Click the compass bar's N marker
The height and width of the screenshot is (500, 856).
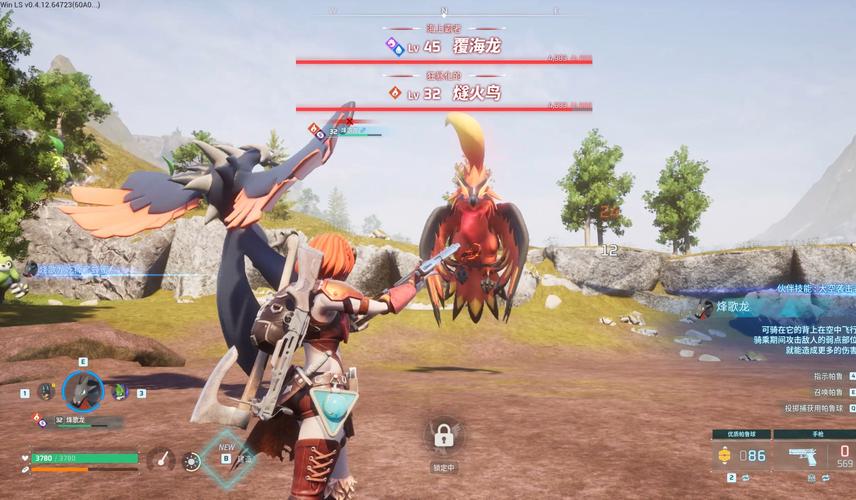pos(443,11)
